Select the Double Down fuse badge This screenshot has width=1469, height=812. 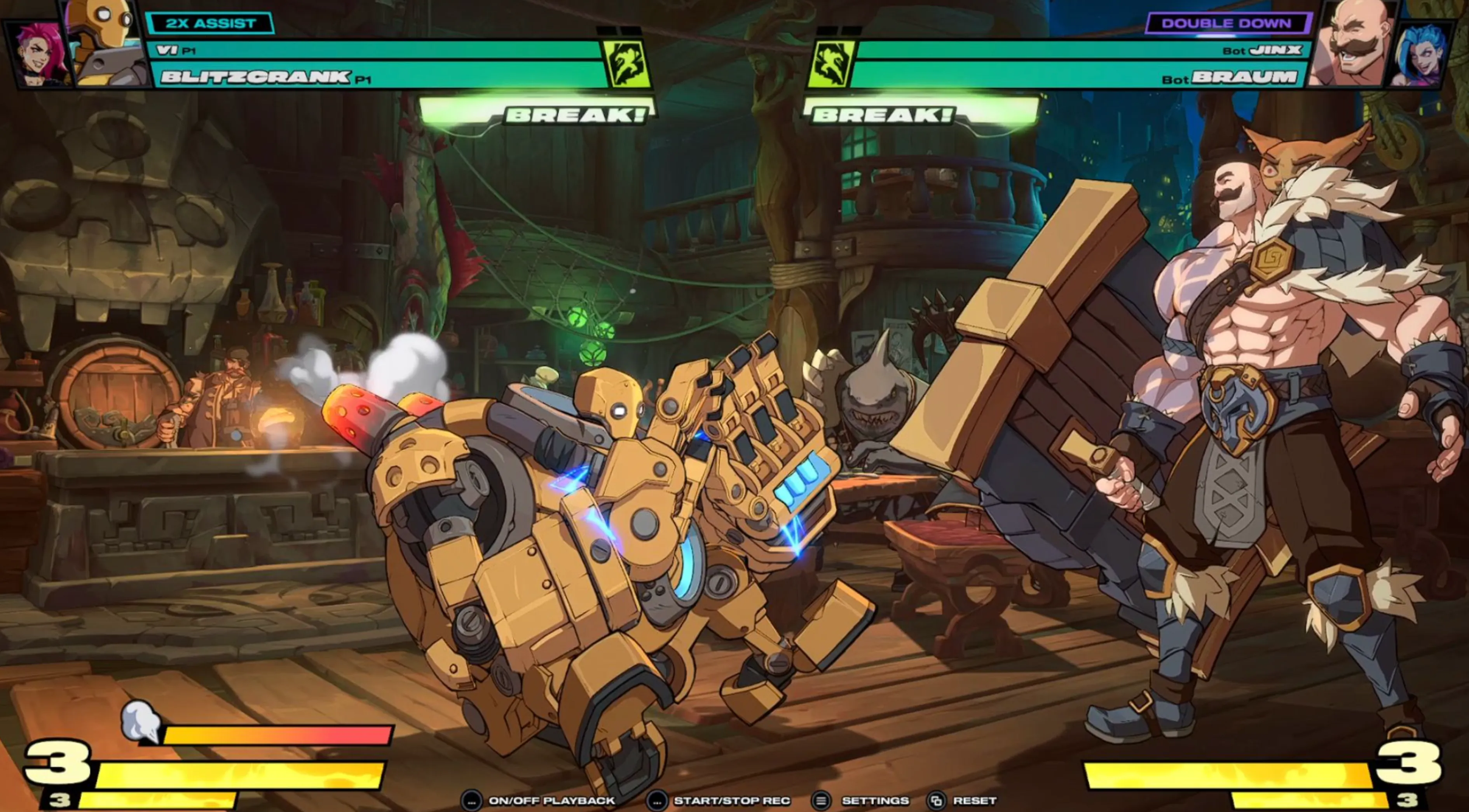pos(1226,23)
